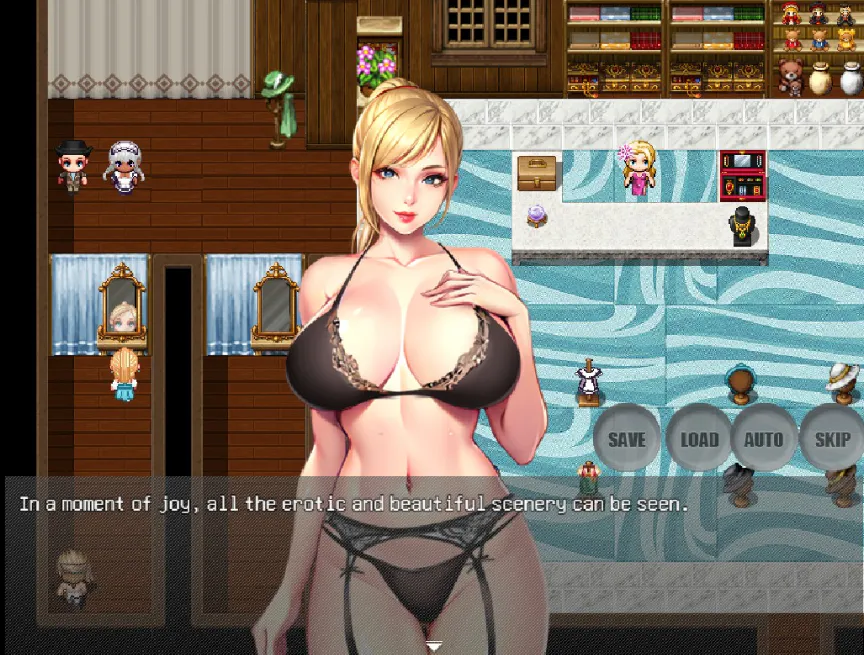Advance dialogue using the white arrow indicator
Image resolution: width=864 pixels, height=655 pixels.
coord(434,646)
